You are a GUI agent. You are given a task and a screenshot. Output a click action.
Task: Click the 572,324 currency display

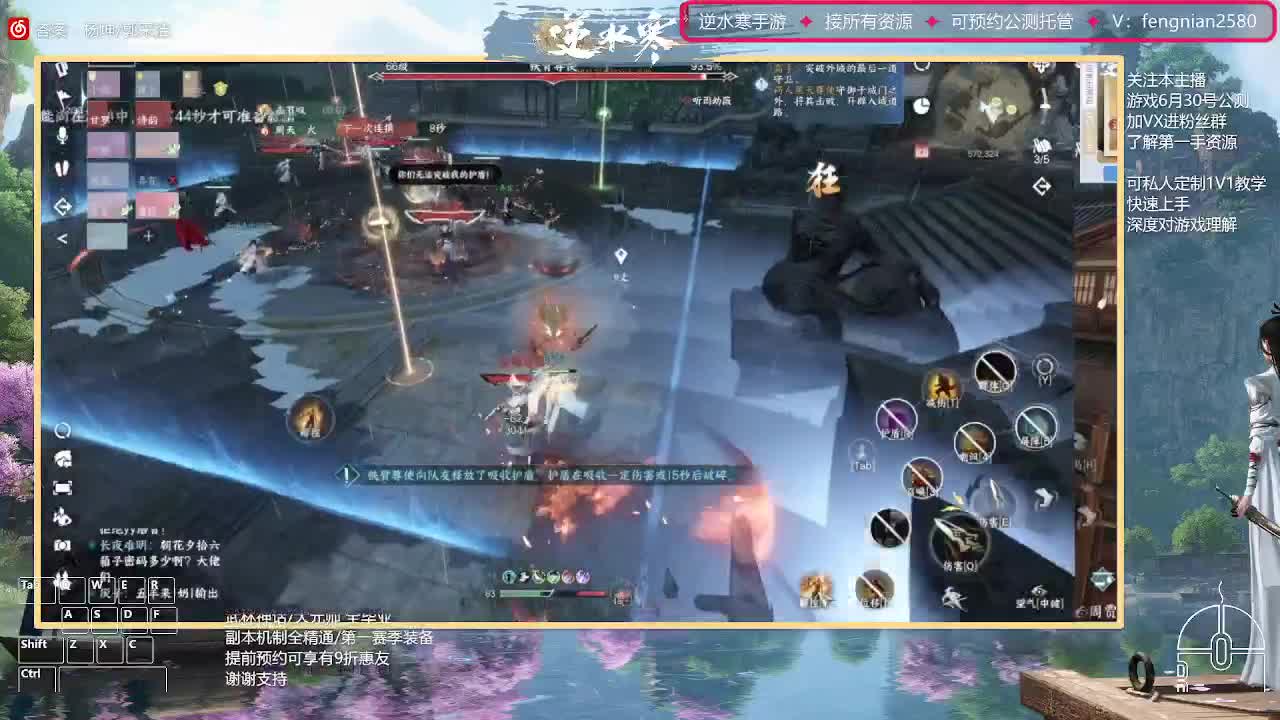pyautogui.click(x=983, y=152)
